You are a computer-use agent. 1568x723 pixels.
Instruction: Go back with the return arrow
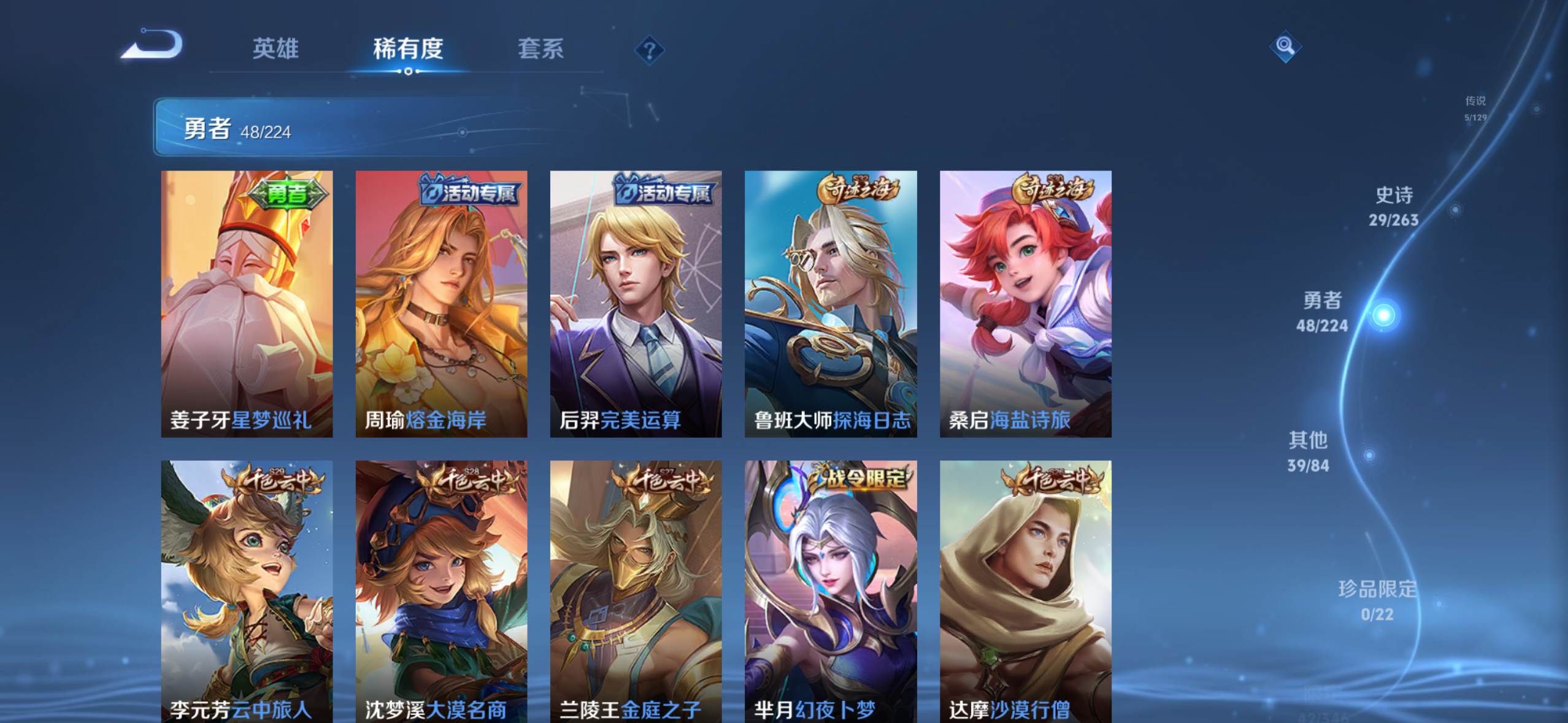pyautogui.click(x=153, y=45)
